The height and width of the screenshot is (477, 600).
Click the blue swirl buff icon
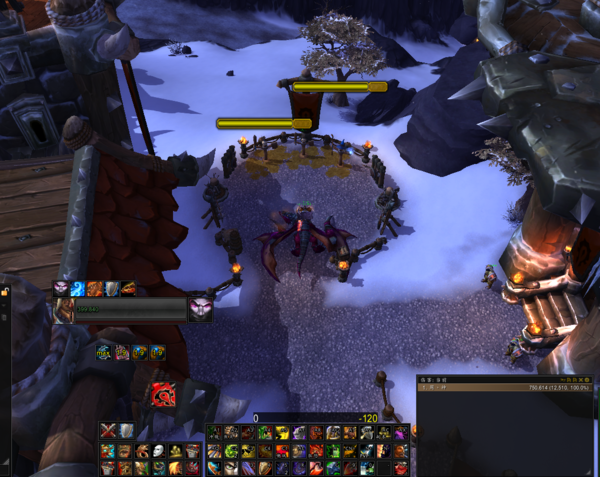78,288
